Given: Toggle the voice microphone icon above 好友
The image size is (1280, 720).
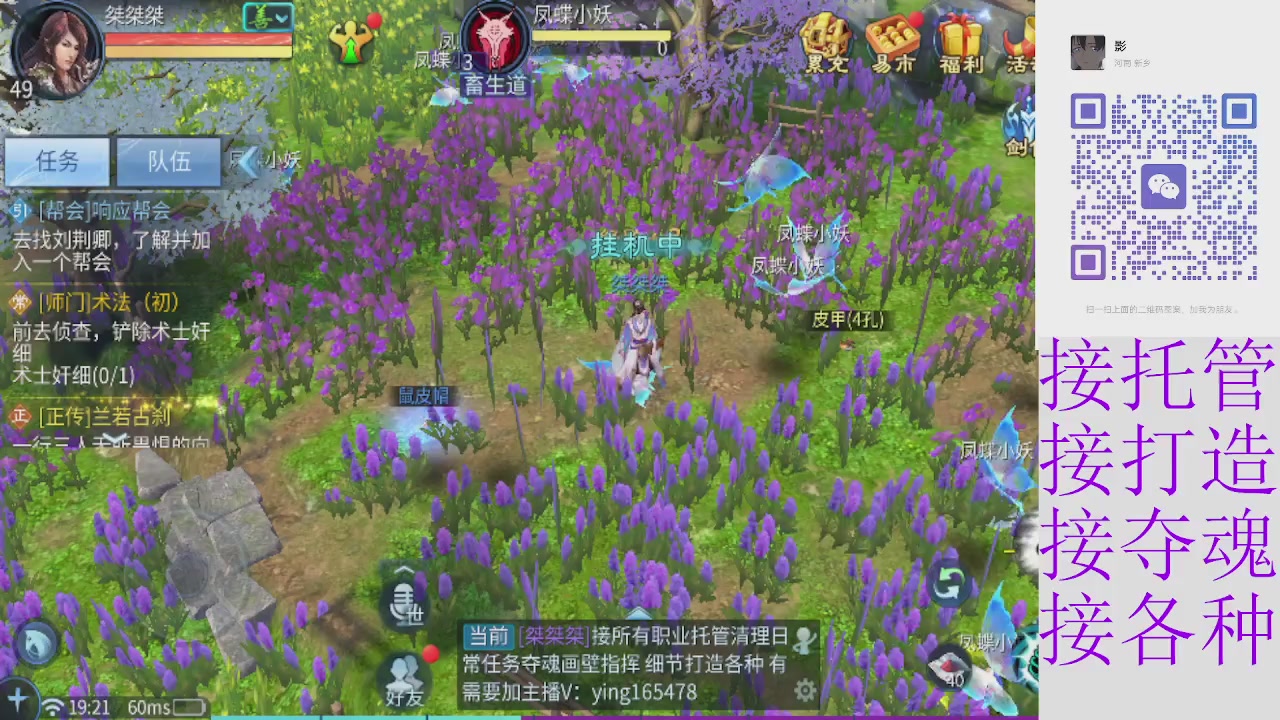Looking at the screenshot, I should tap(405, 600).
